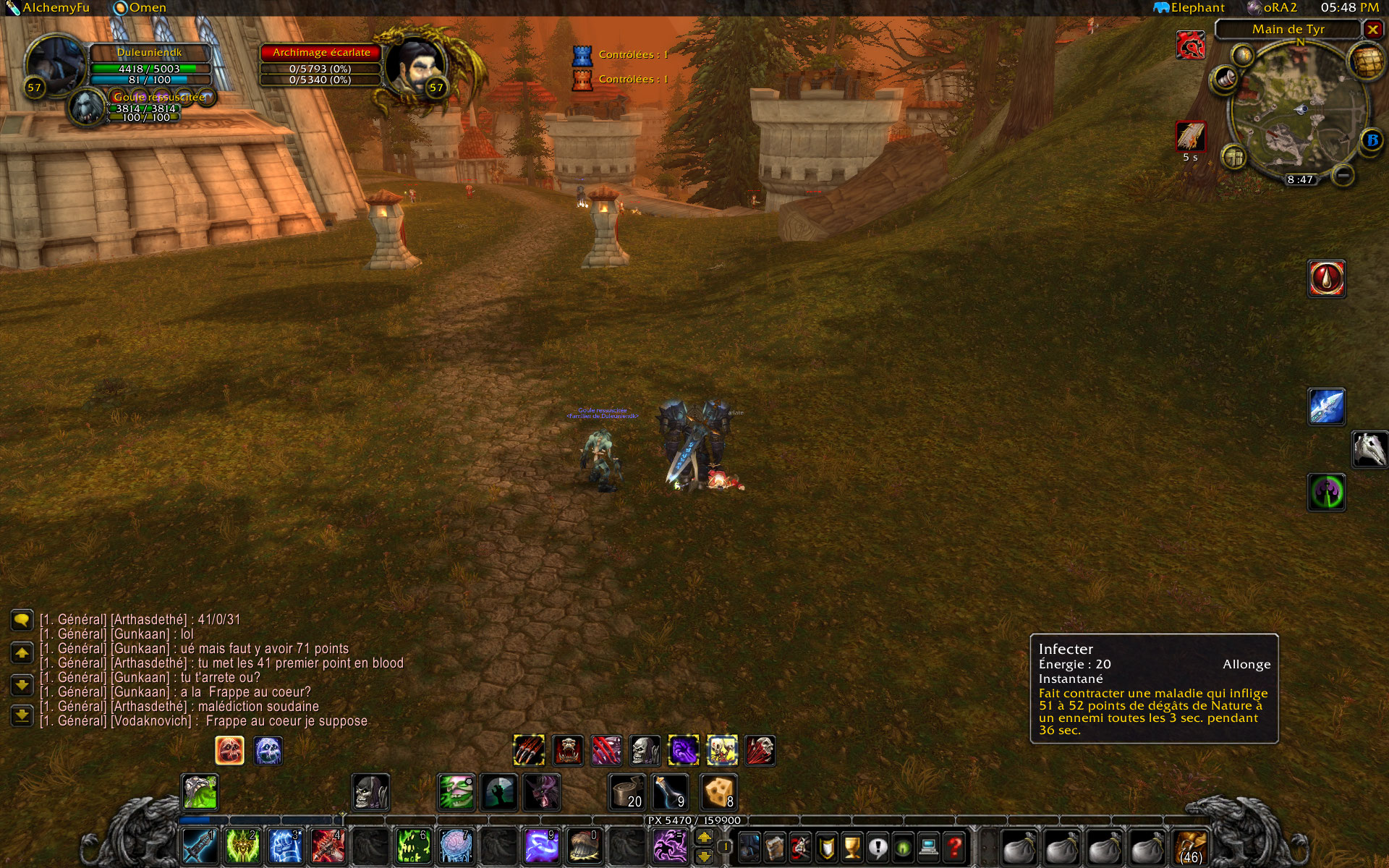Activate the green slot 2 ability
Viewport: 1389px width, 868px height.
pyautogui.click(x=242, y=846)
